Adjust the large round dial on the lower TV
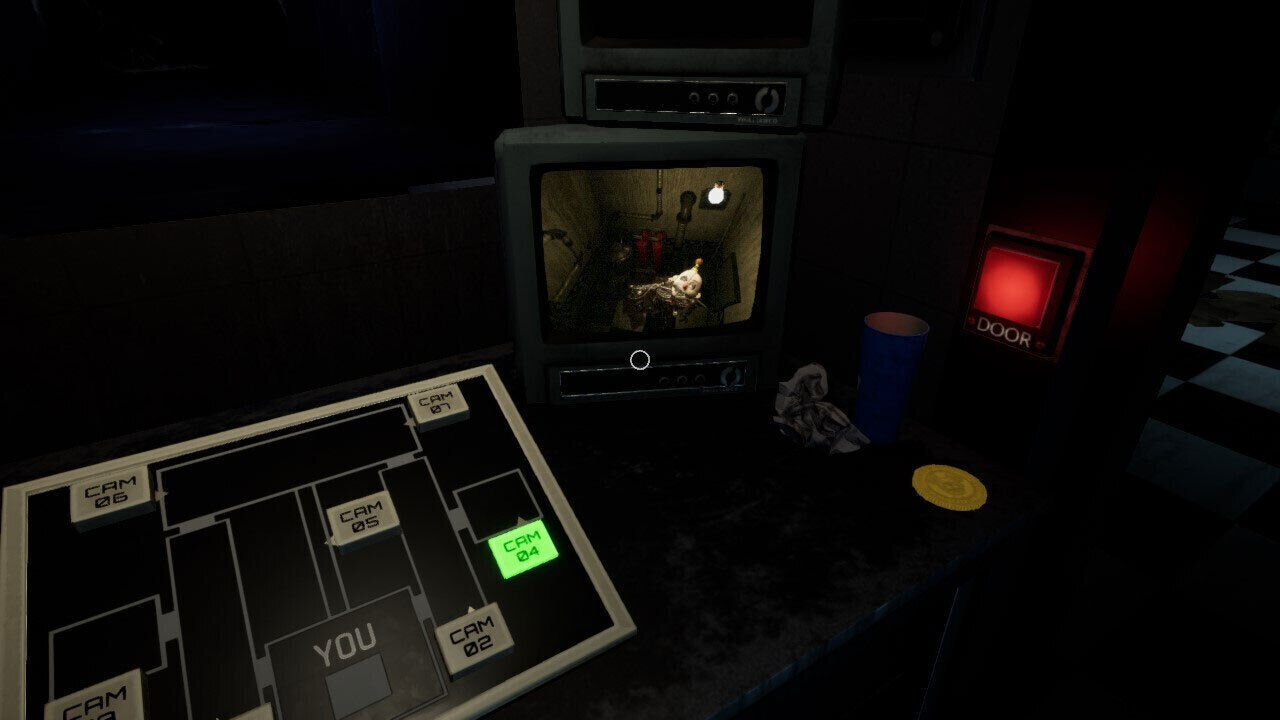1280x720 pixels. [733, 376]
